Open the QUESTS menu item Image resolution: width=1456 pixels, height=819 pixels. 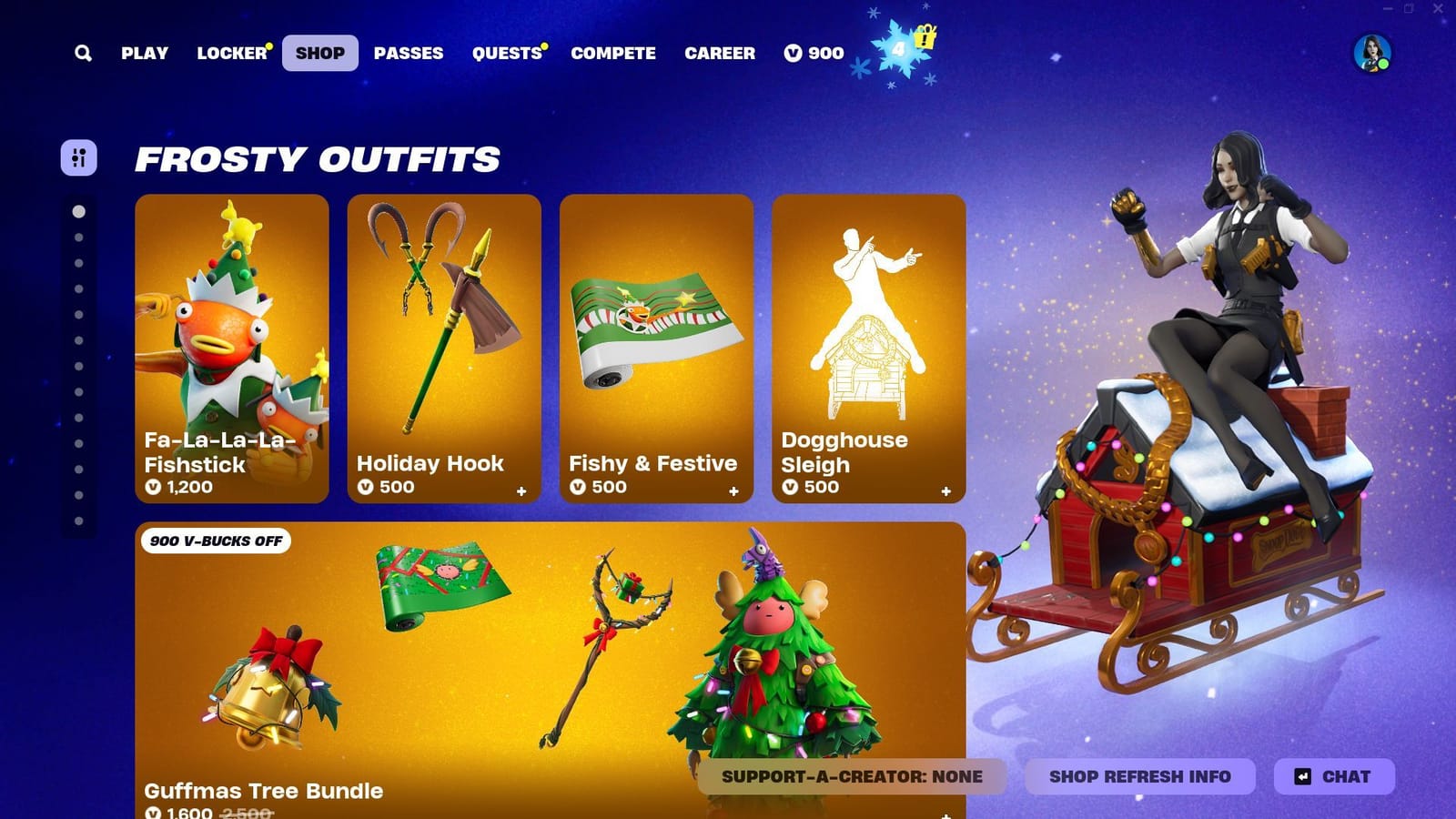click(506, 53)
